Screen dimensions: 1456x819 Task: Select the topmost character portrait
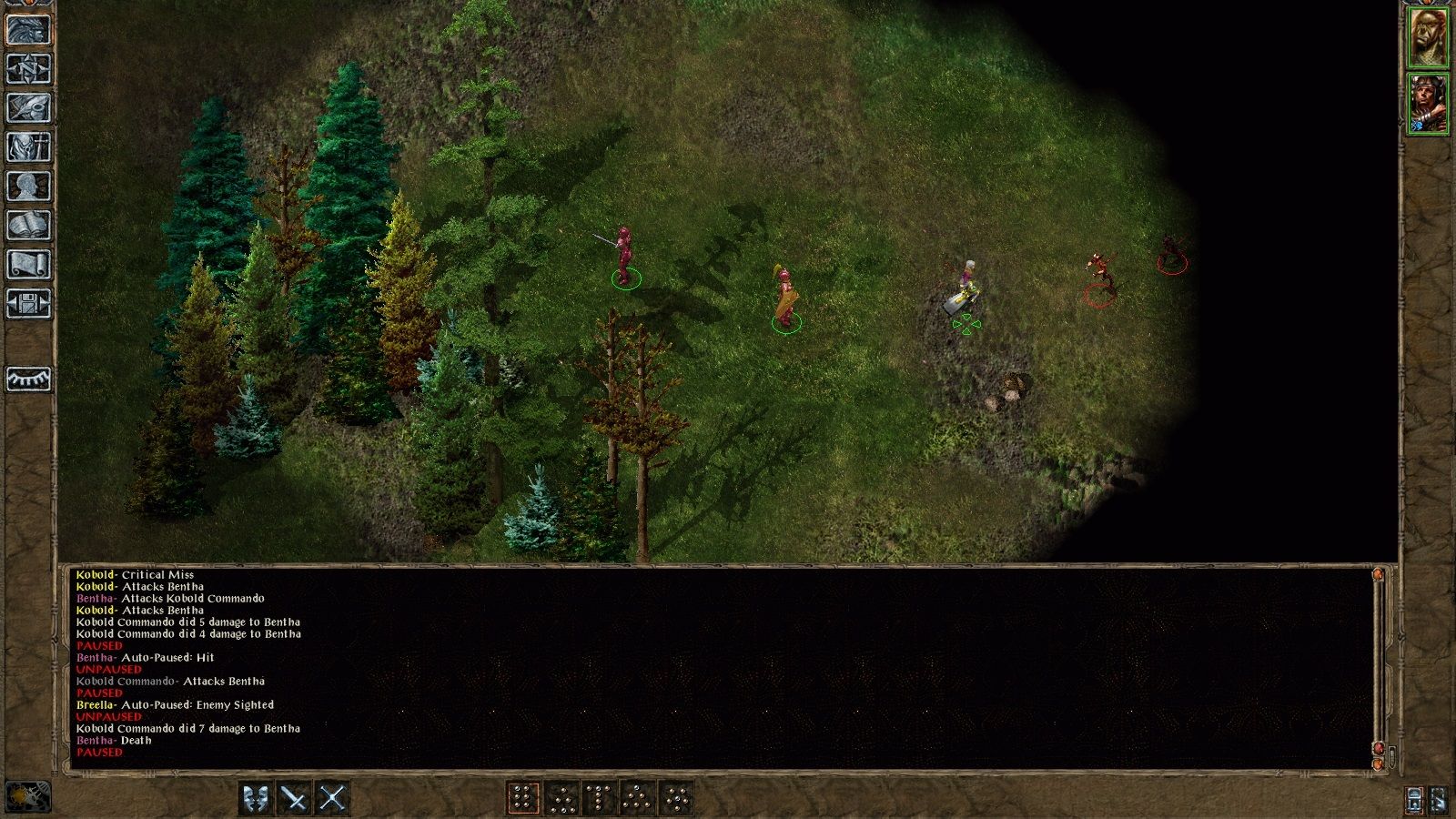[1426, 35]
